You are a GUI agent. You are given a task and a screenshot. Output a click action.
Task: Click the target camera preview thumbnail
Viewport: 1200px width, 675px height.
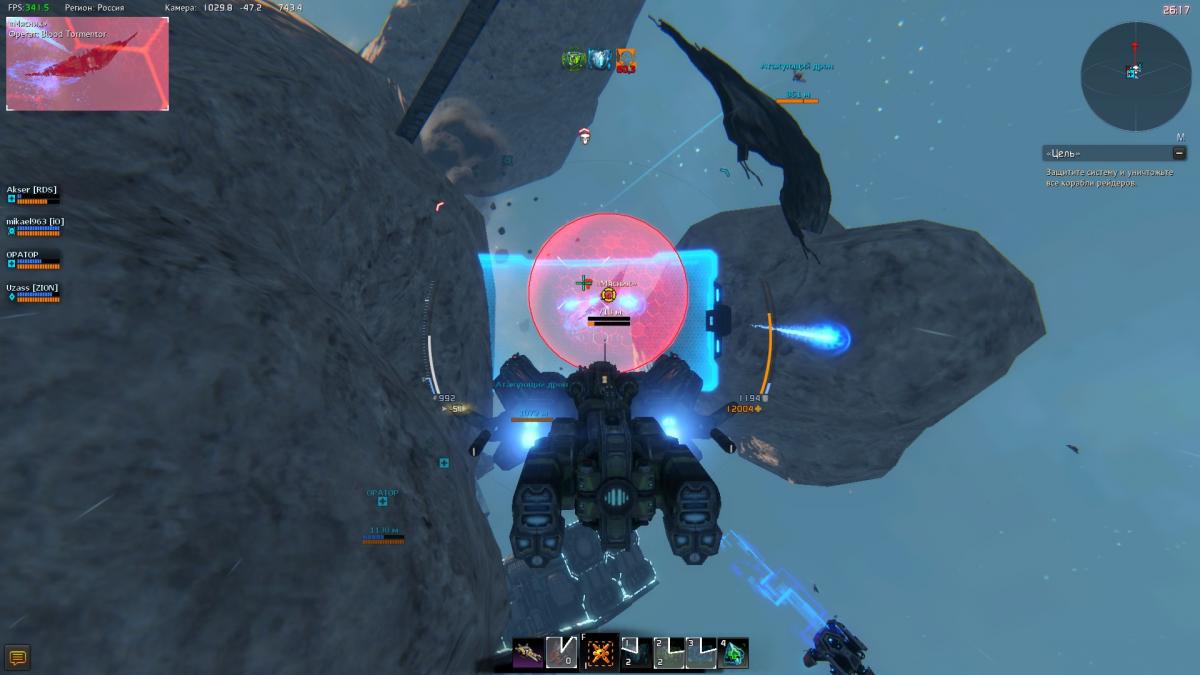(87, 63)
